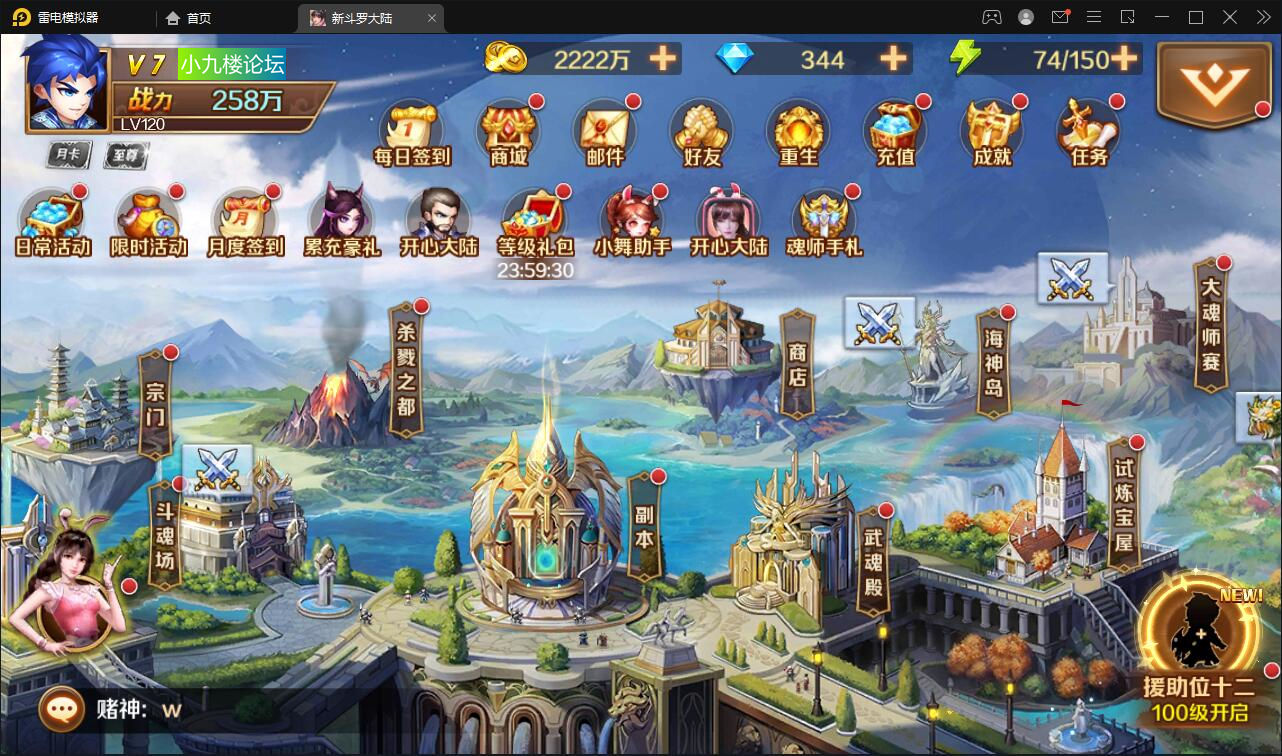
Task: Claim the 等级礼包 level gift pack
Action: pyautogui.click(x=535, y=223)
